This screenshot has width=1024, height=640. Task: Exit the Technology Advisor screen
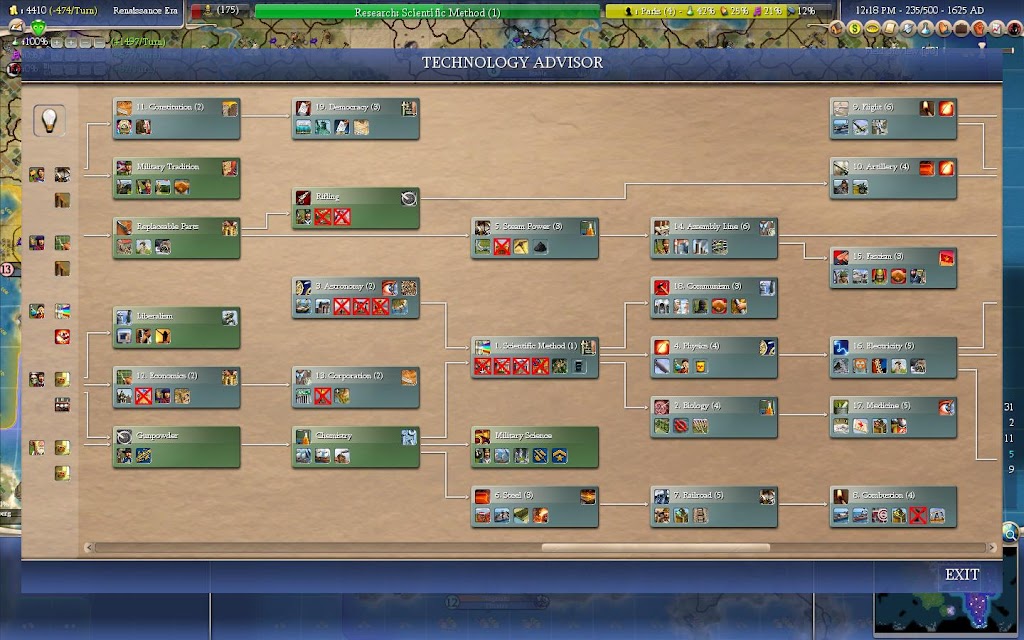961,575
